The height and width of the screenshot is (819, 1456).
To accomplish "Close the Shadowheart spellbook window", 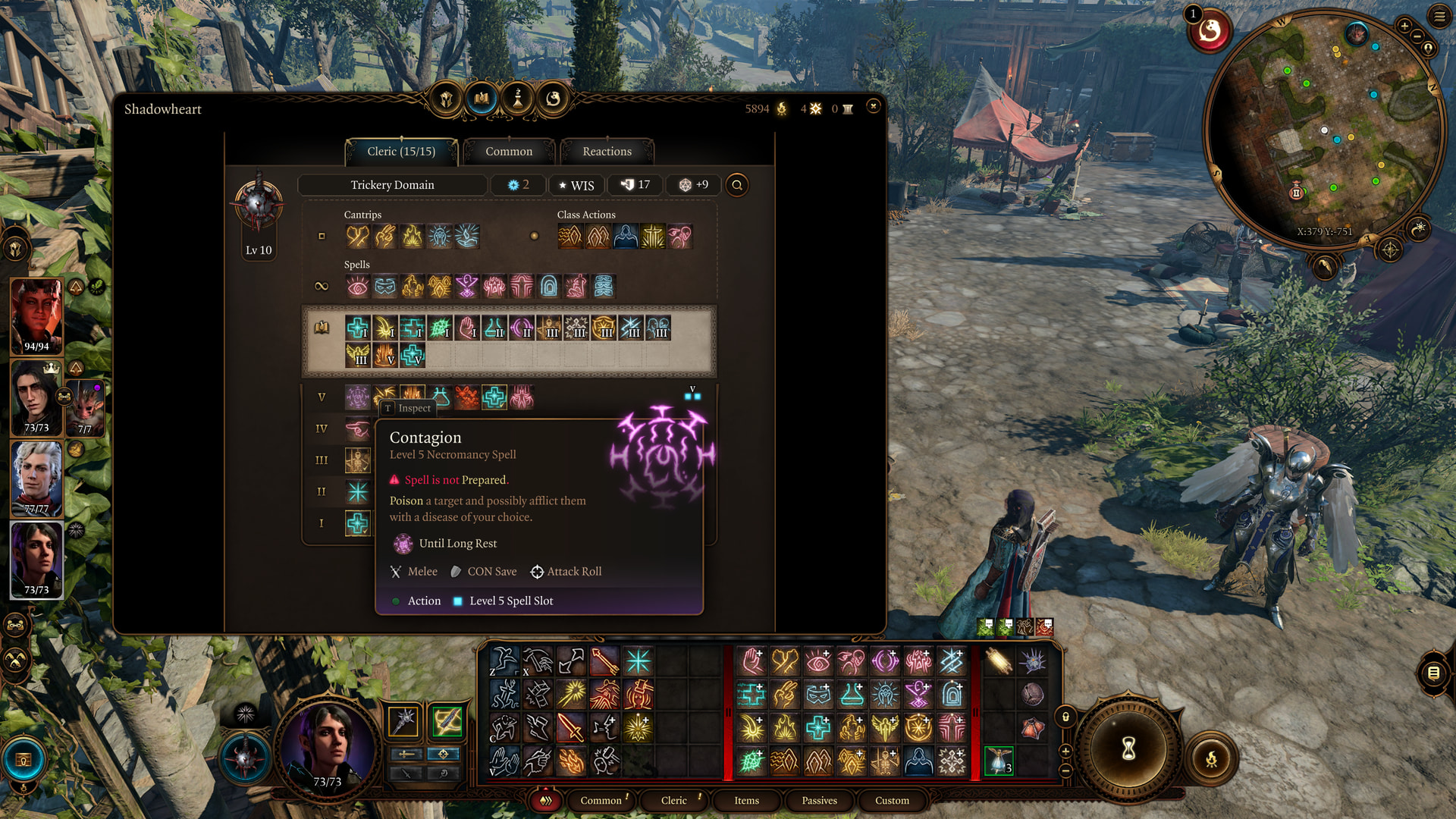I will click(x=874, y=107).
